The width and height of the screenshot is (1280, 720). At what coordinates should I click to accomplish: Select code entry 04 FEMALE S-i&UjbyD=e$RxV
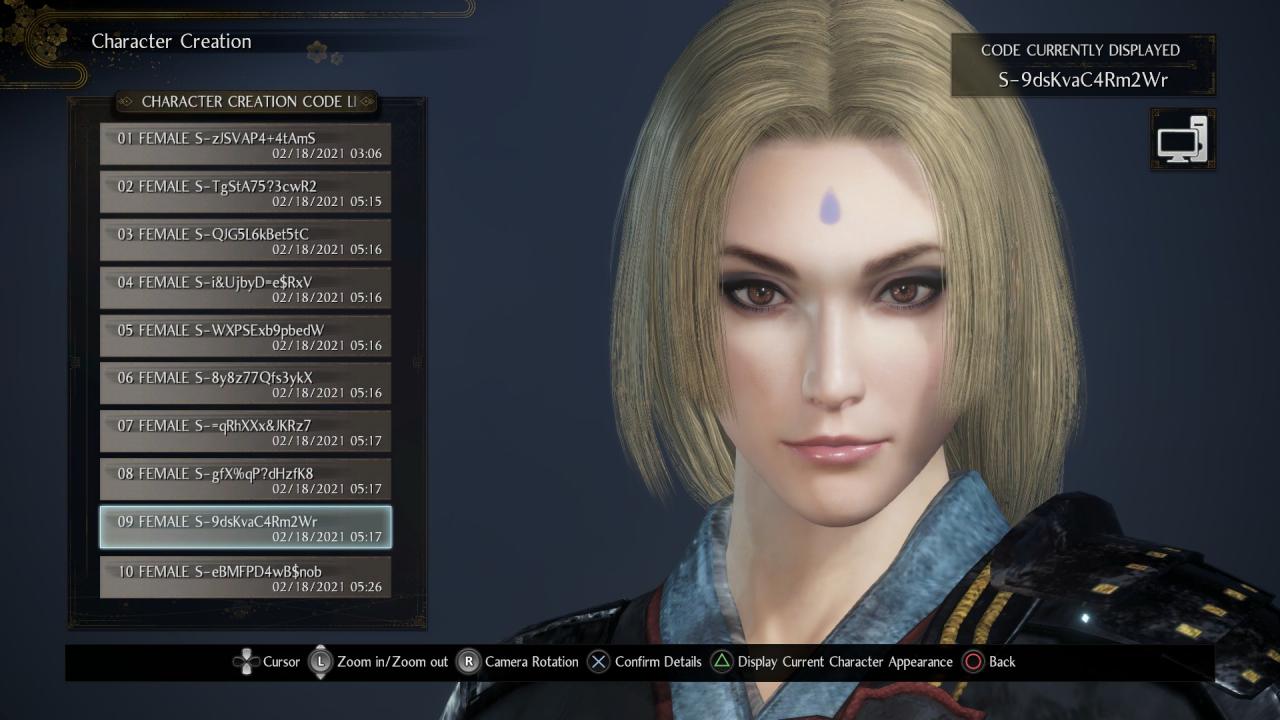245,288
